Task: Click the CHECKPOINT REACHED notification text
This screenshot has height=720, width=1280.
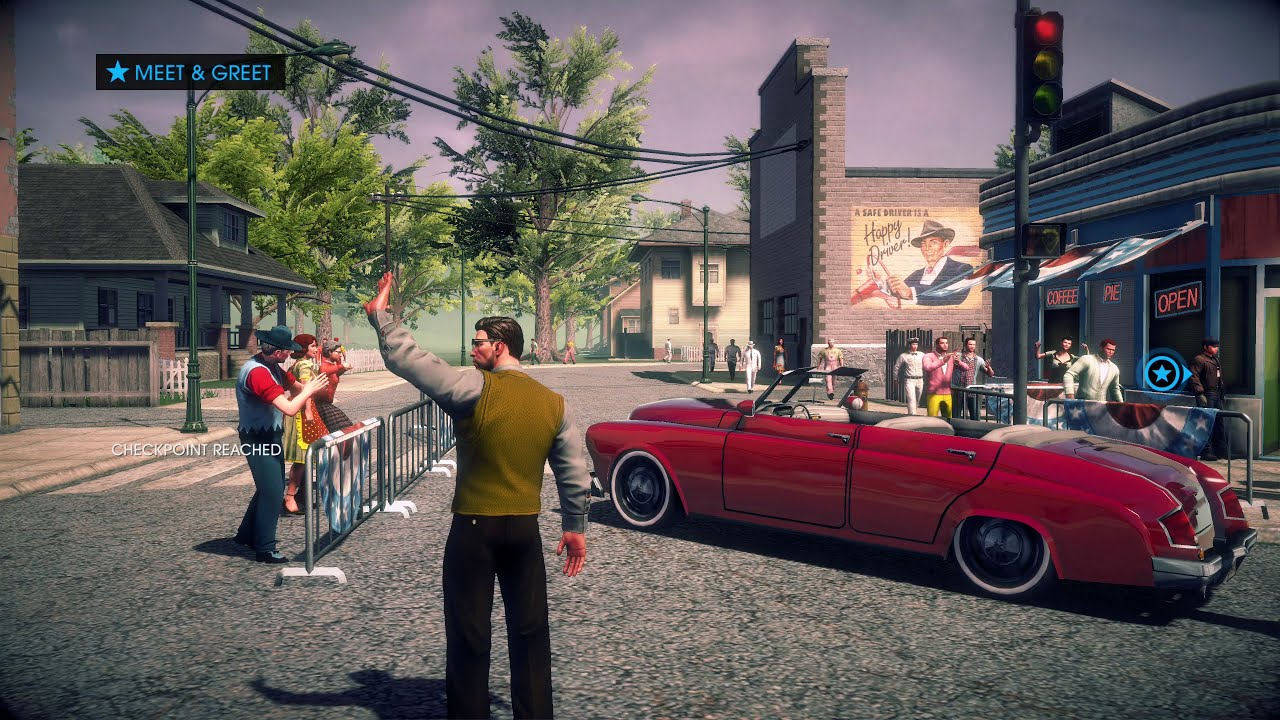Action: (x=197, y=451)
